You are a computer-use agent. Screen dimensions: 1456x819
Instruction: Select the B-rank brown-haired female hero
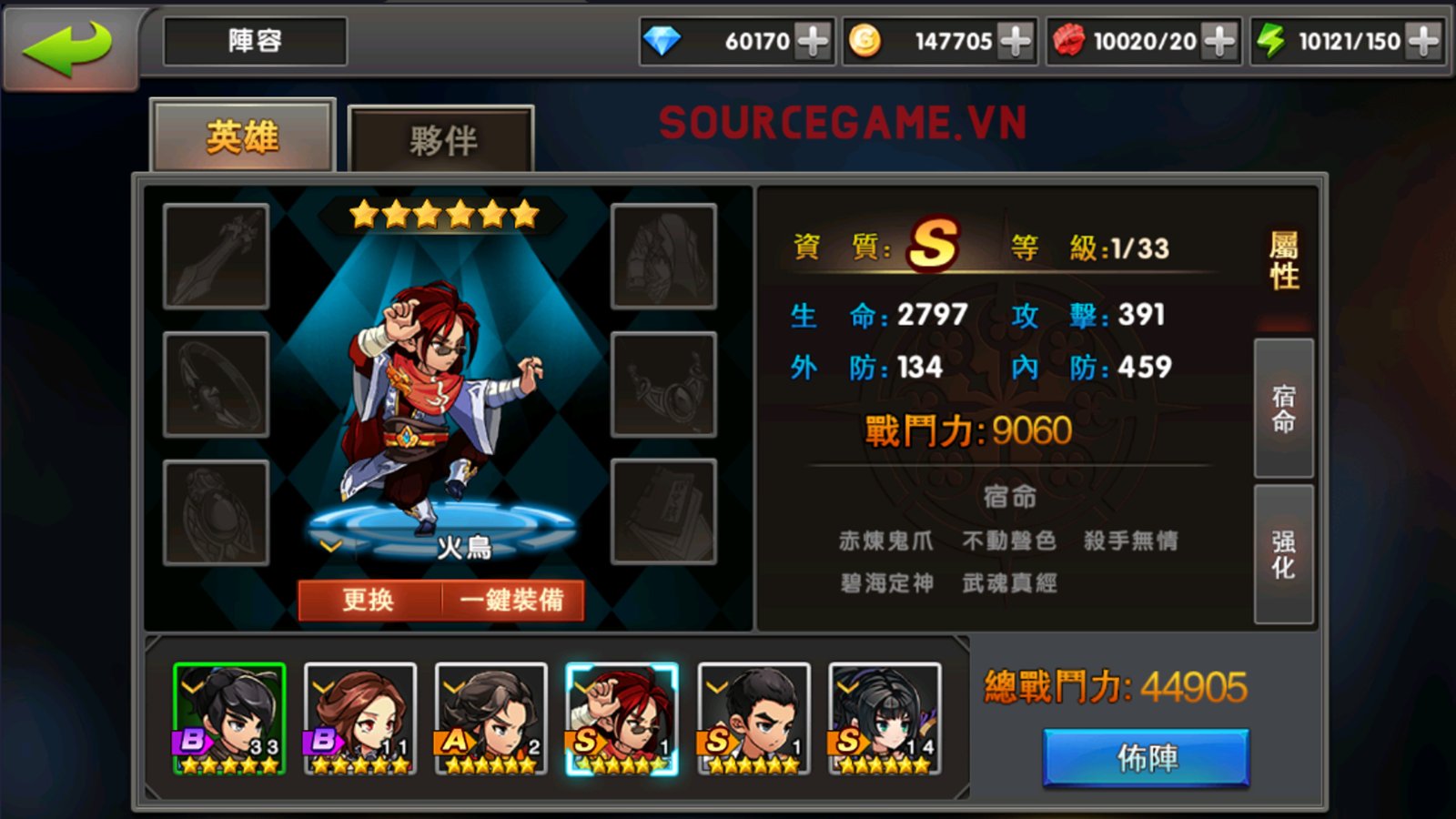click(x=360, y=718)
